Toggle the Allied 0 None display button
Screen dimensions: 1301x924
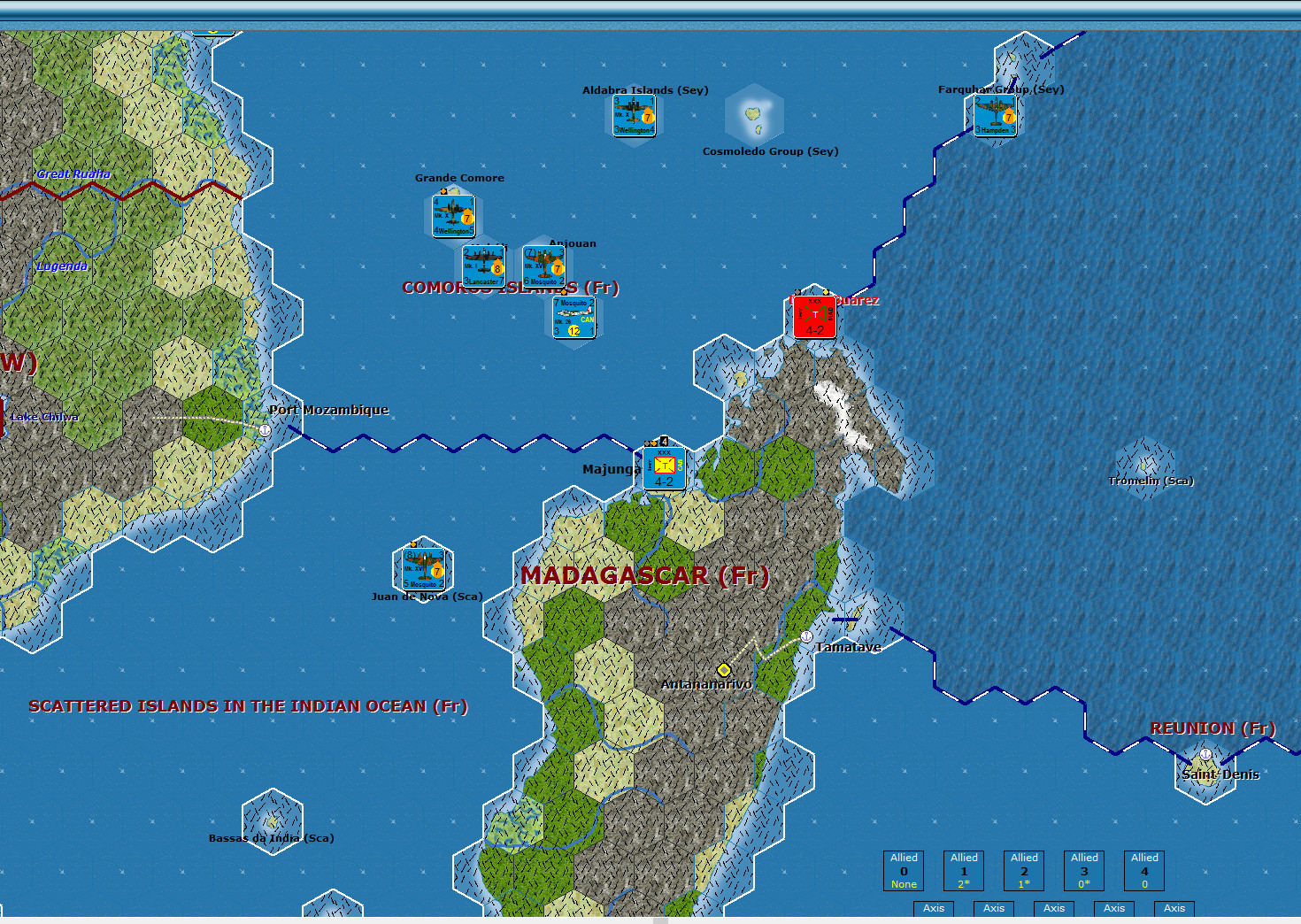903,870
